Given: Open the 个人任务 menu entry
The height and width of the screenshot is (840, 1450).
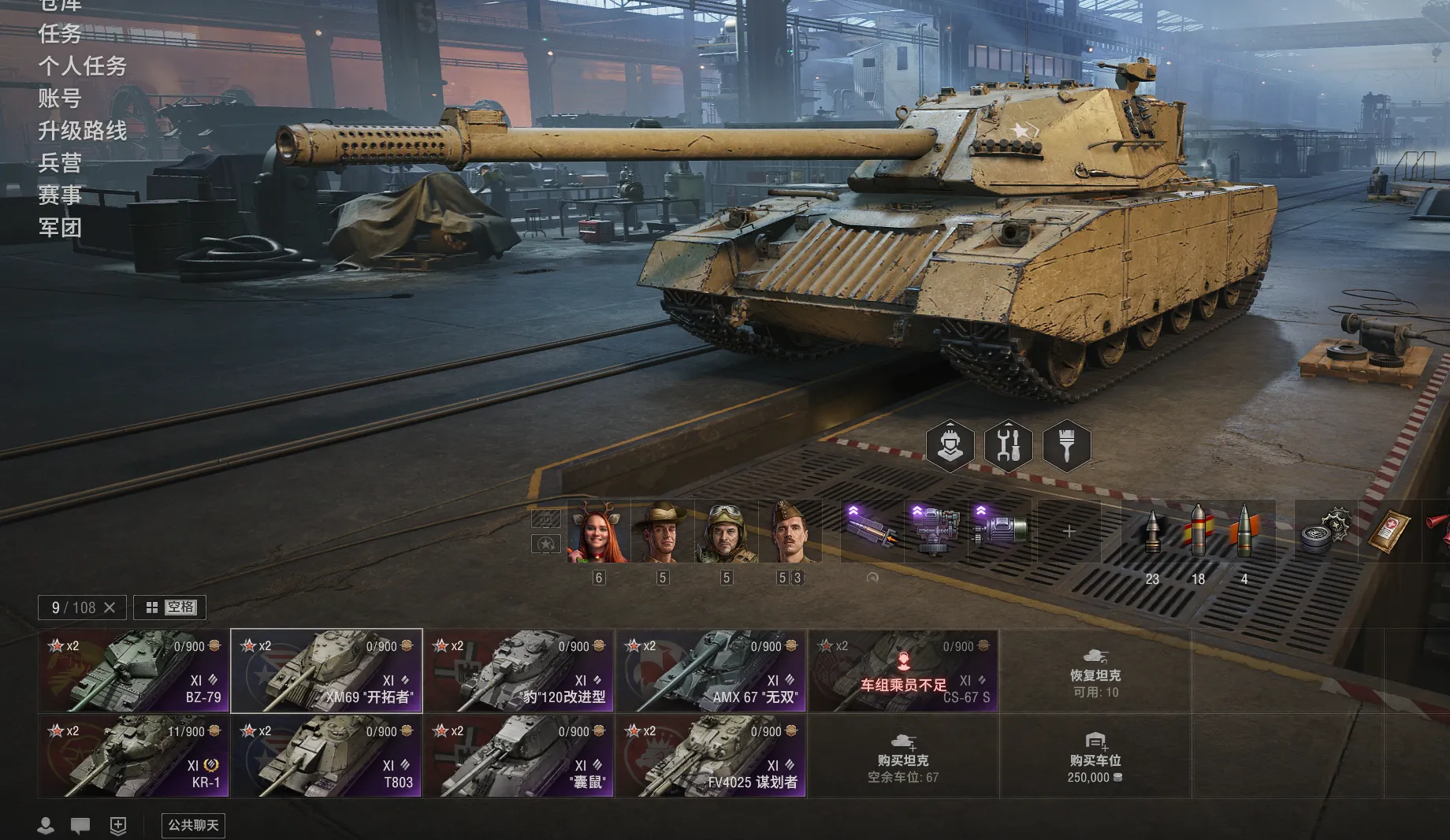Looking at the screenshot, I should point(82,66).
